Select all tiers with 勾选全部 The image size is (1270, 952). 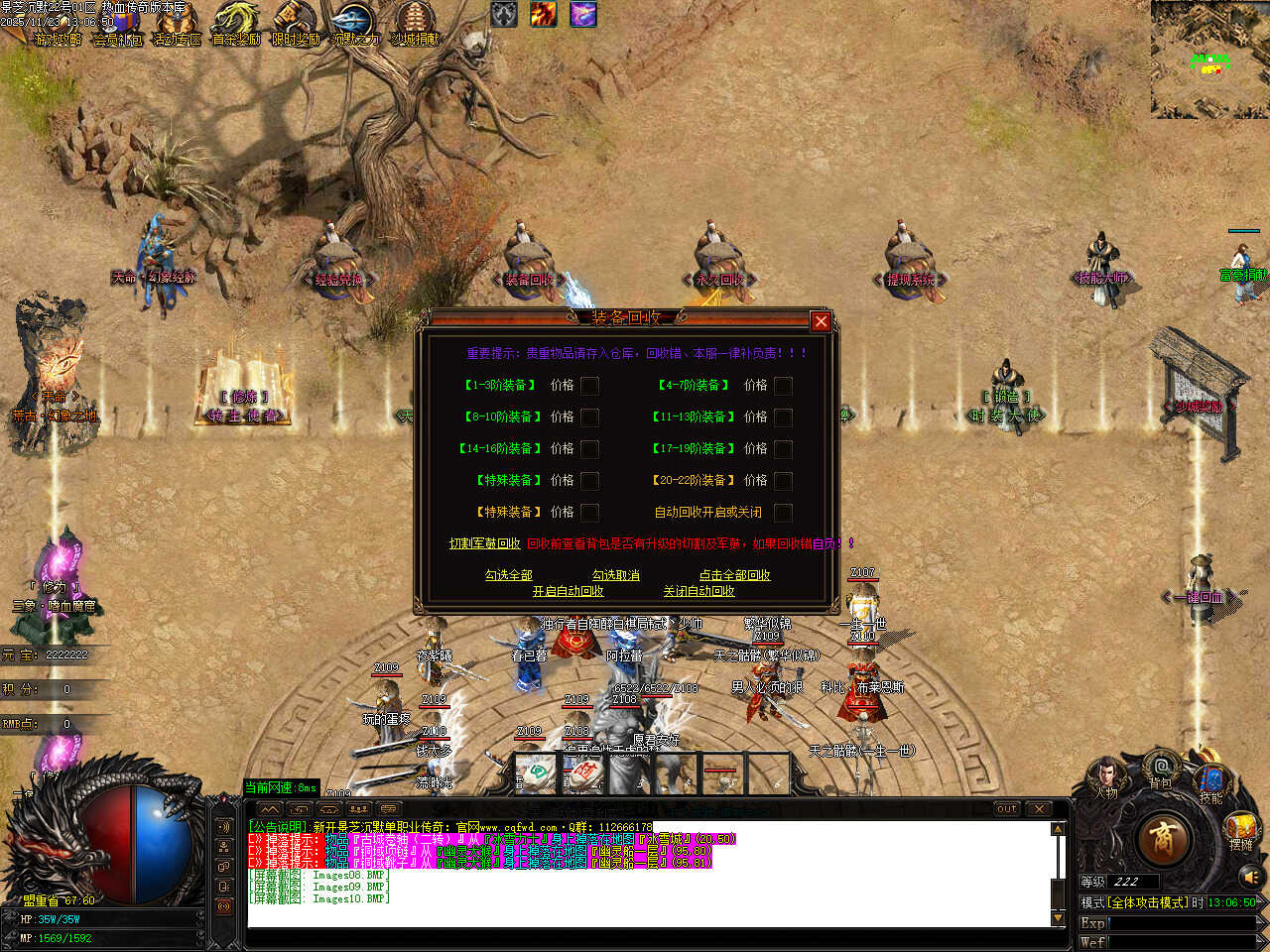point(508,575)
